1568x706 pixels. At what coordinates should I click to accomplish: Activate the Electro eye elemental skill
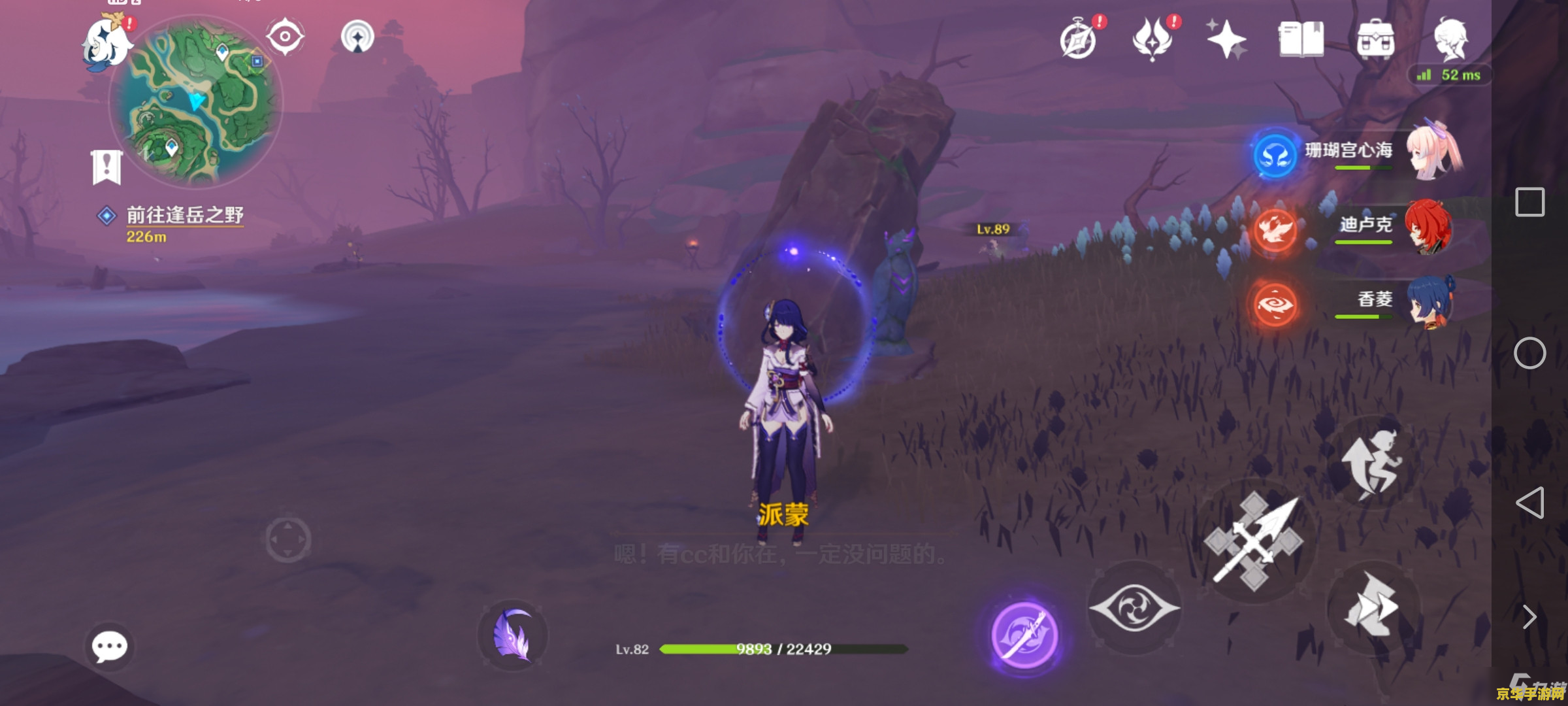[x=1134, y=608]
